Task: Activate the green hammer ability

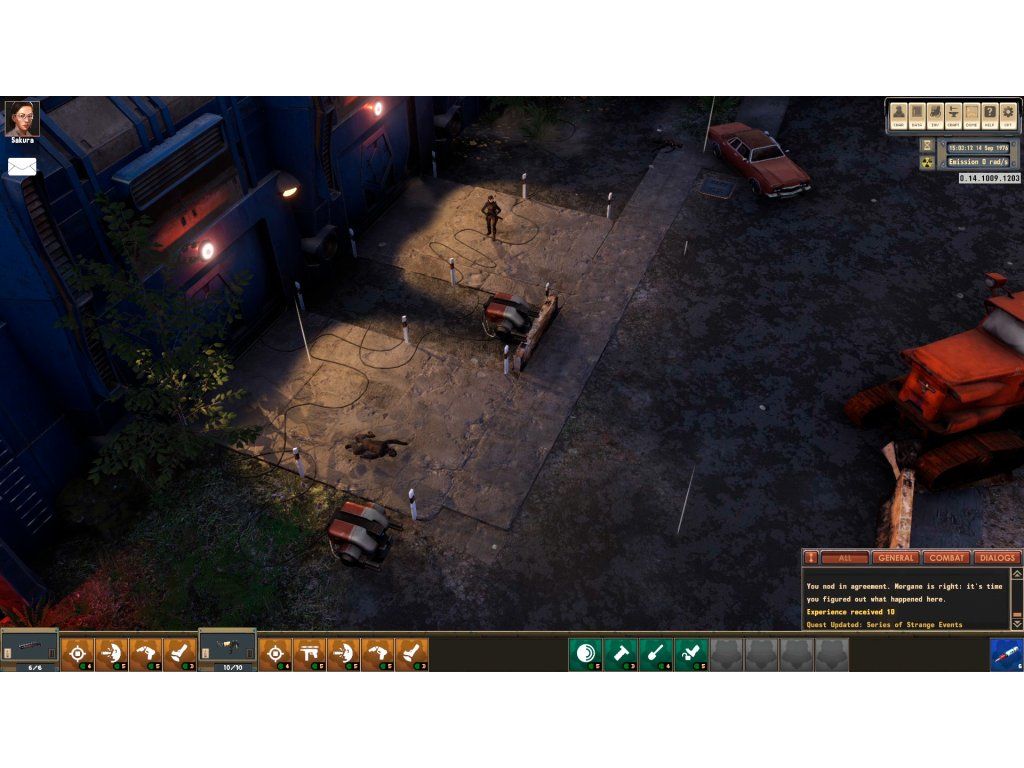Action: point(621,654)
